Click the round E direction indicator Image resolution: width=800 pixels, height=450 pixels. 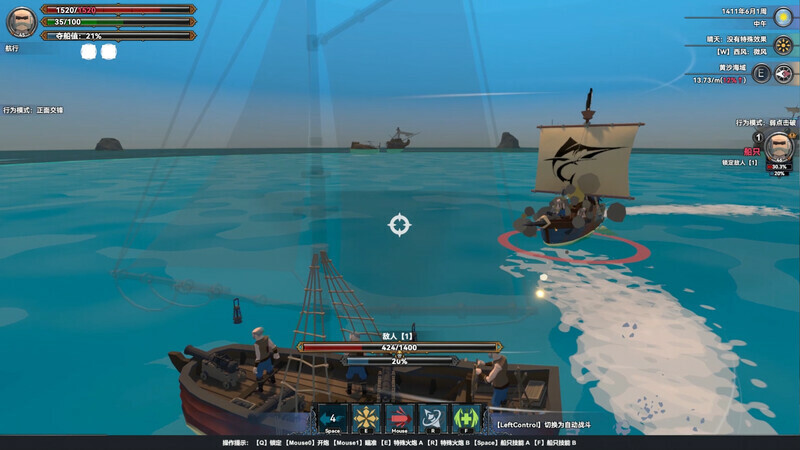pos(761,73)
